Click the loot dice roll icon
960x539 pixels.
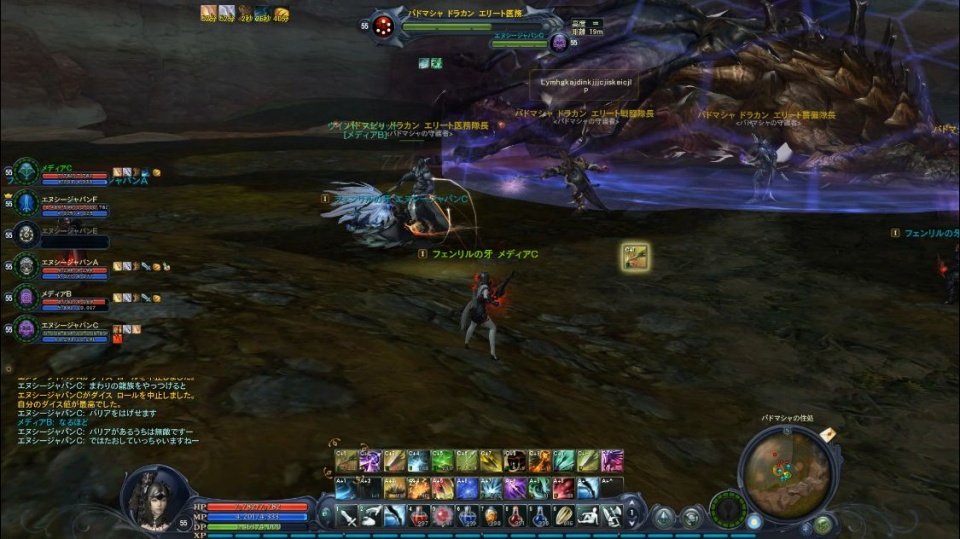coord(634,257)
